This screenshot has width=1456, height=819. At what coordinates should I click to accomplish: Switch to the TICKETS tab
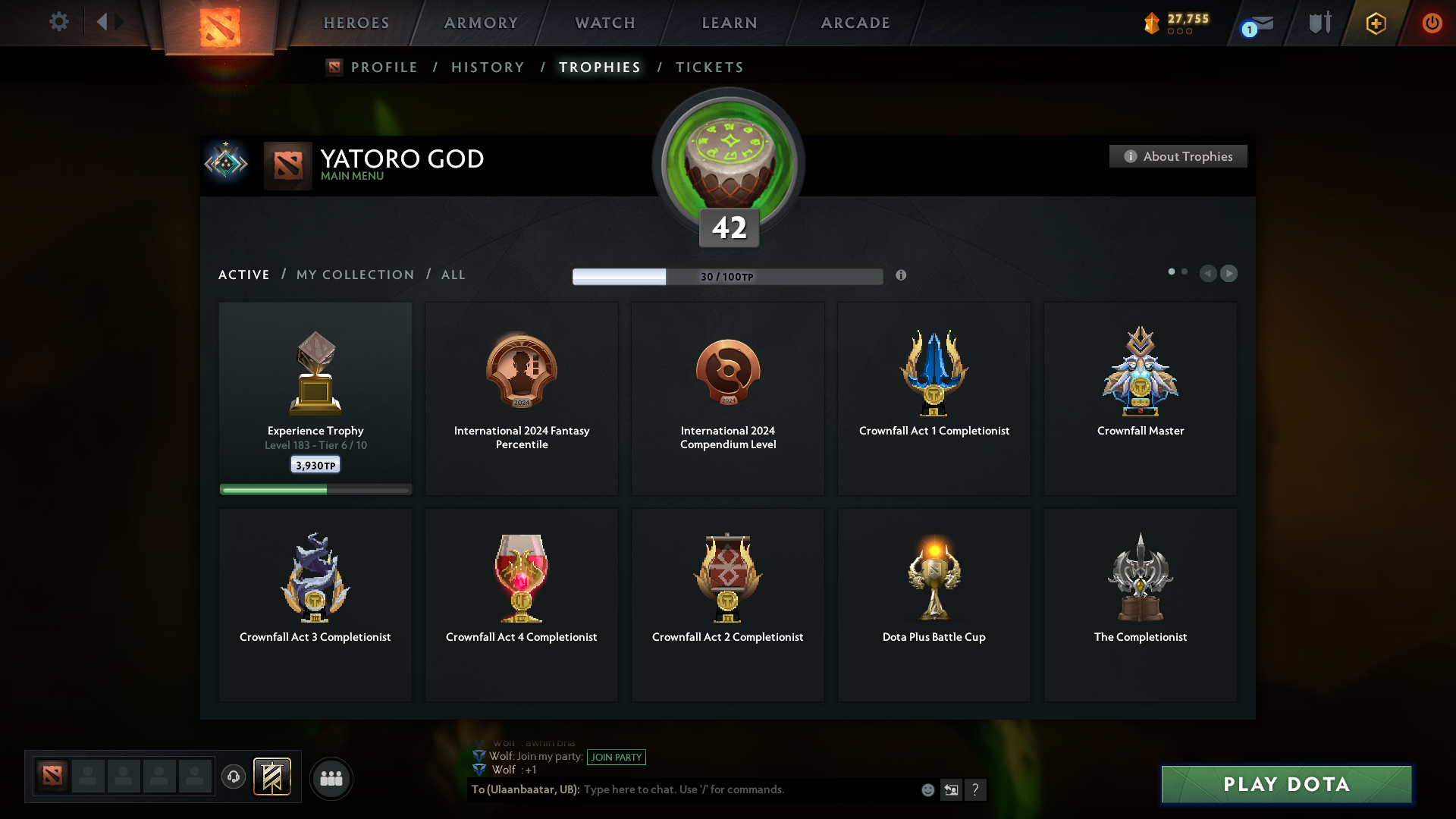coord(709,67)
